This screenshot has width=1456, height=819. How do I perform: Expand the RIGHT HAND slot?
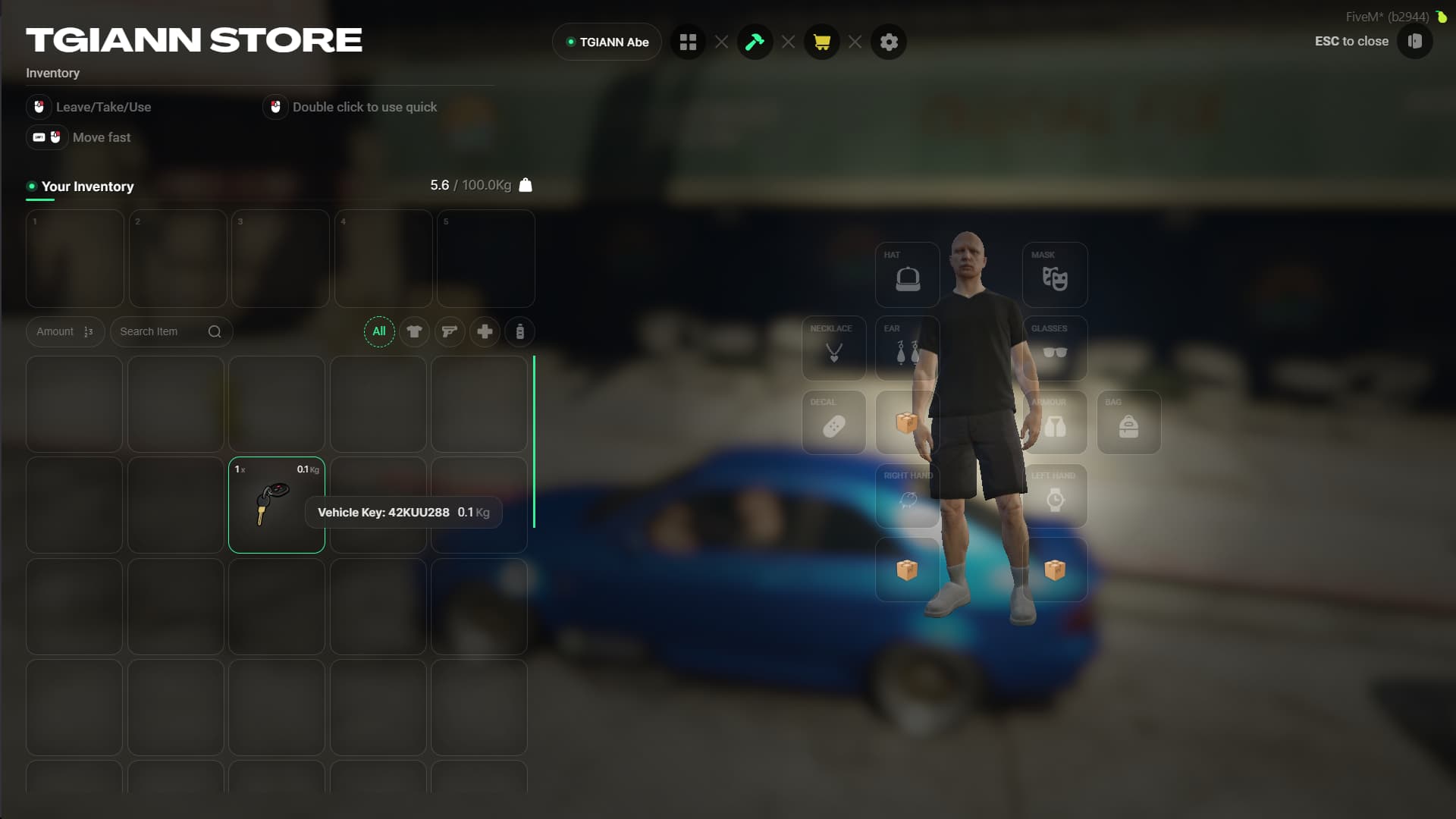coord(907,497)
